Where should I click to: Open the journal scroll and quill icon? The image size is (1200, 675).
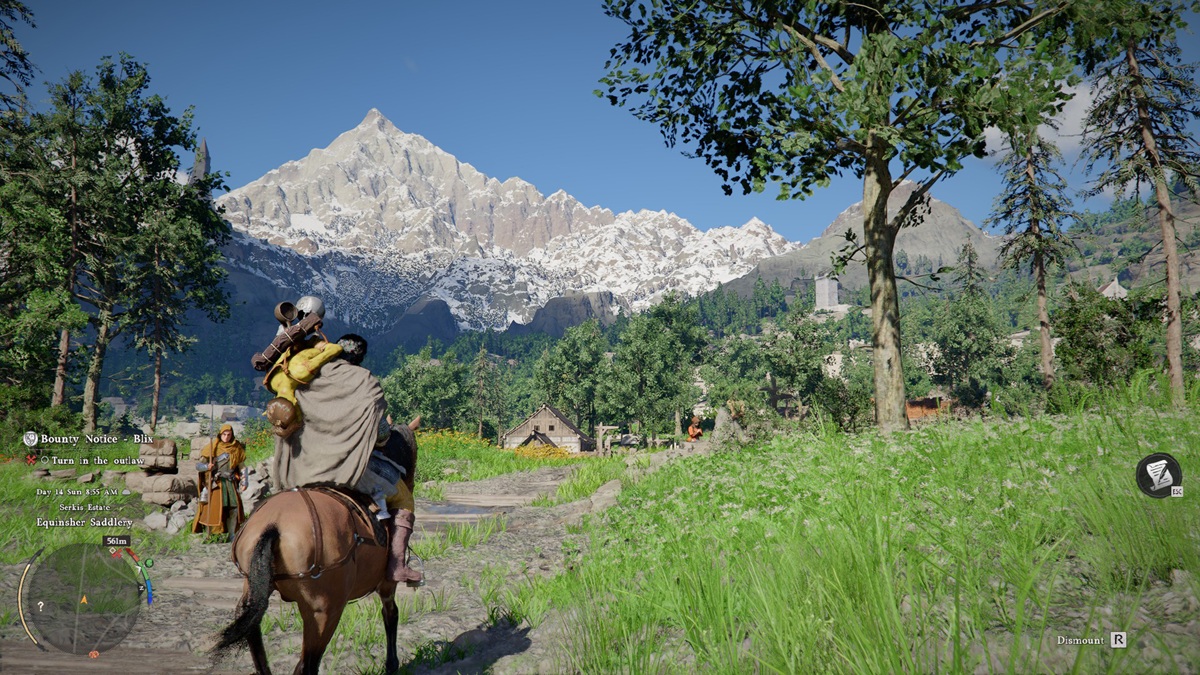pyautogui.click(x=1158, y=475)
